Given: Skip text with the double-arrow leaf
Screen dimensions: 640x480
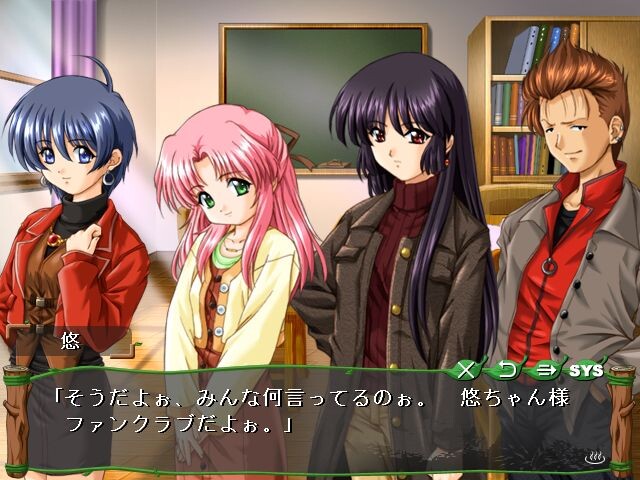Looking at the screenshot, I should tap(545, 370).
